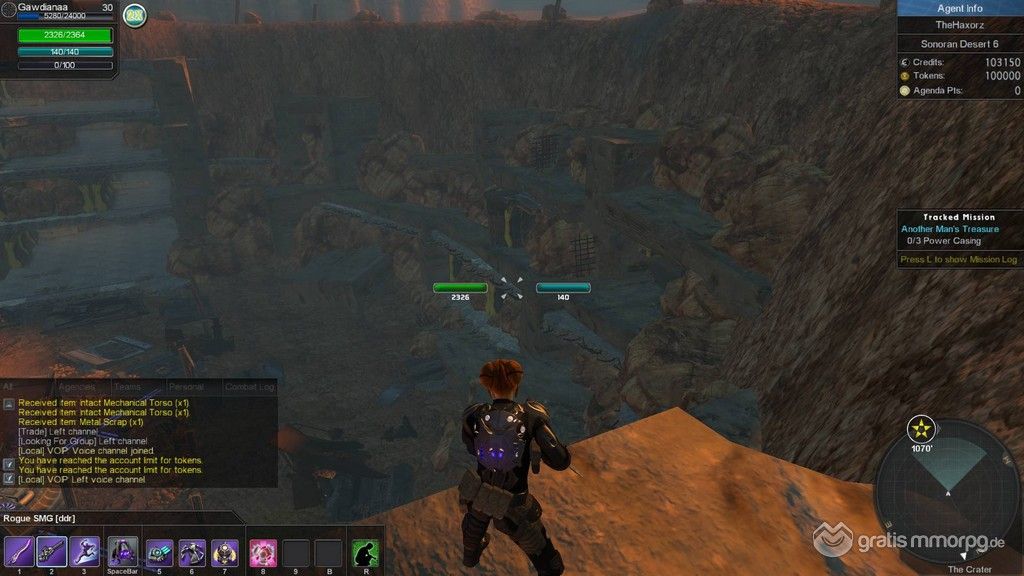
Task: Use the yellow-winged gadget in slot 7
Action: (225, 552)
